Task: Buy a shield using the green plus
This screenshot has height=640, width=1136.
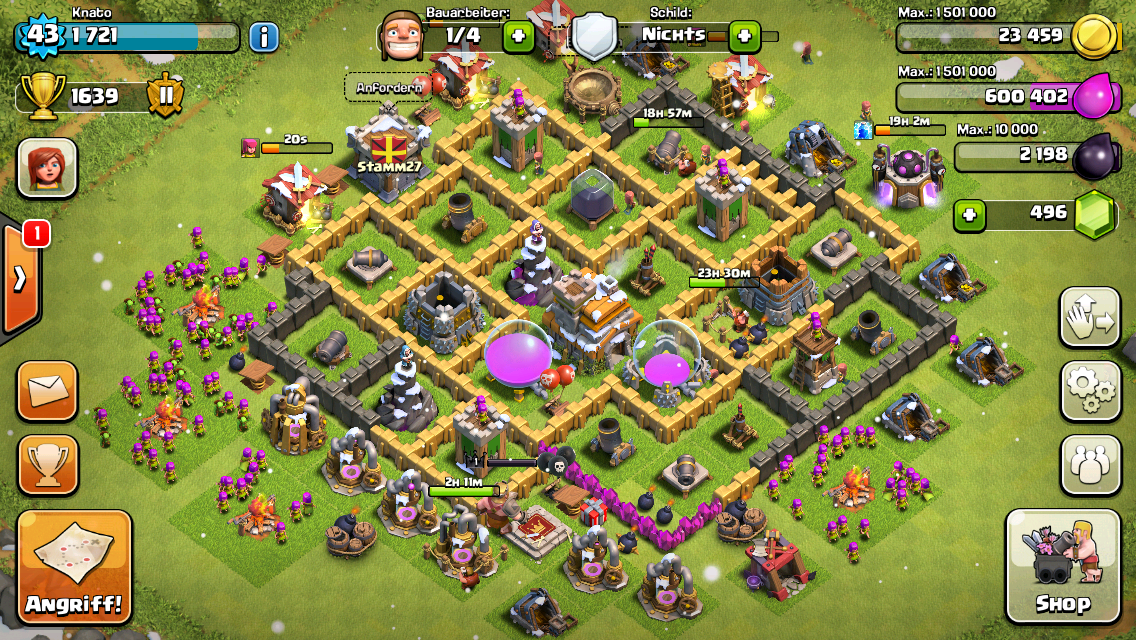Action: (744, 38)
